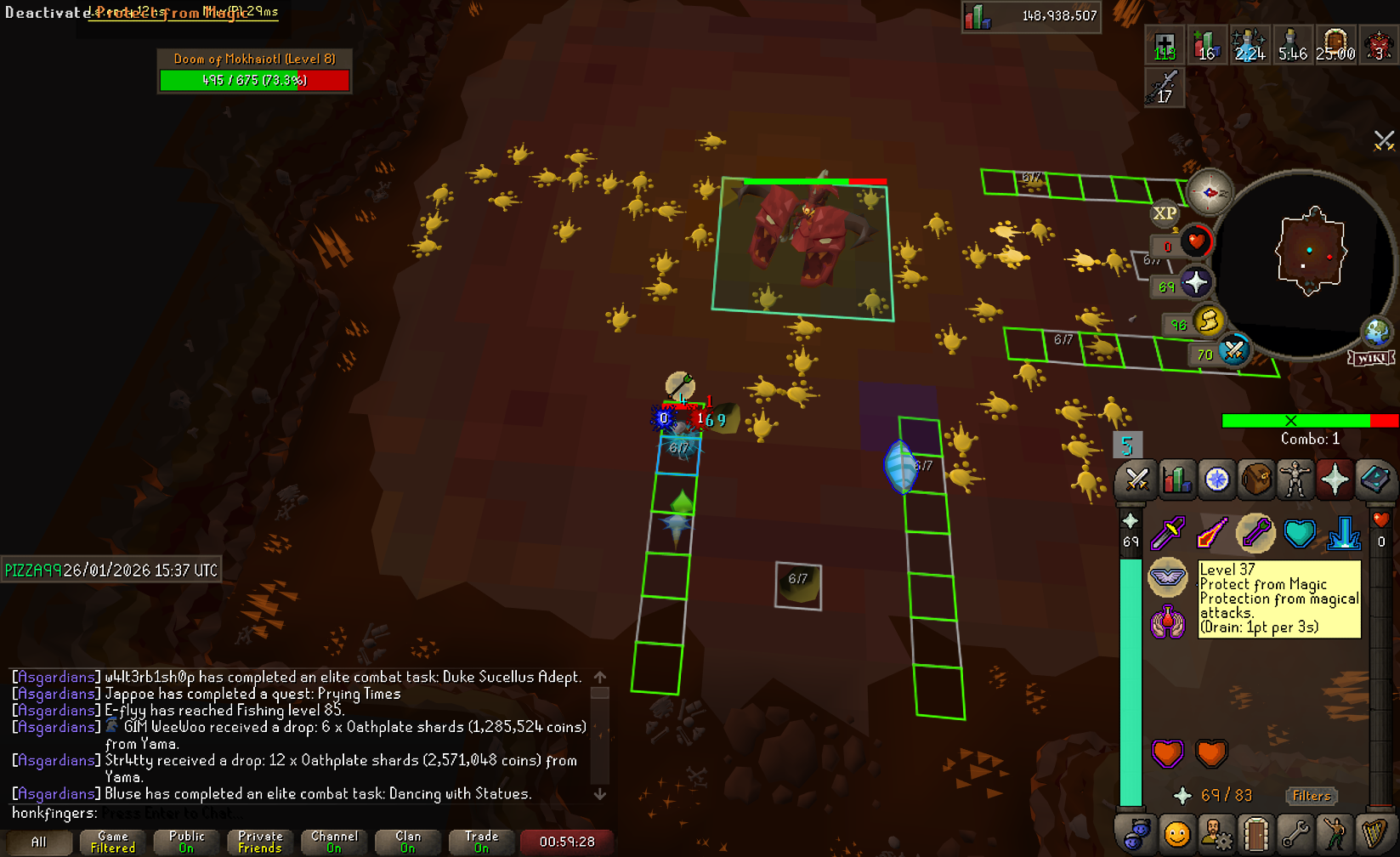1400x857 pixels.
Task: Open the Logout door tab
Action: point(1255,835)
